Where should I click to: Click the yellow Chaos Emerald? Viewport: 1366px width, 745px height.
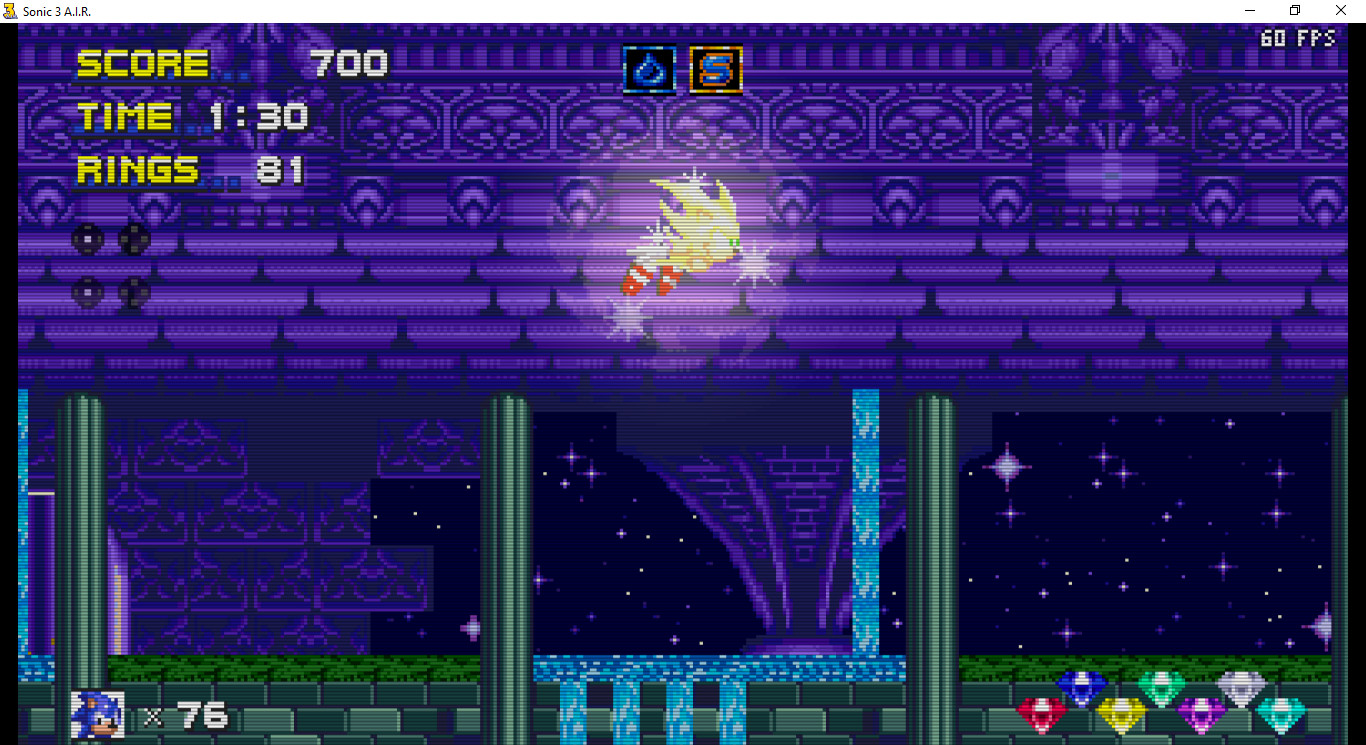tap(1122, 713)
